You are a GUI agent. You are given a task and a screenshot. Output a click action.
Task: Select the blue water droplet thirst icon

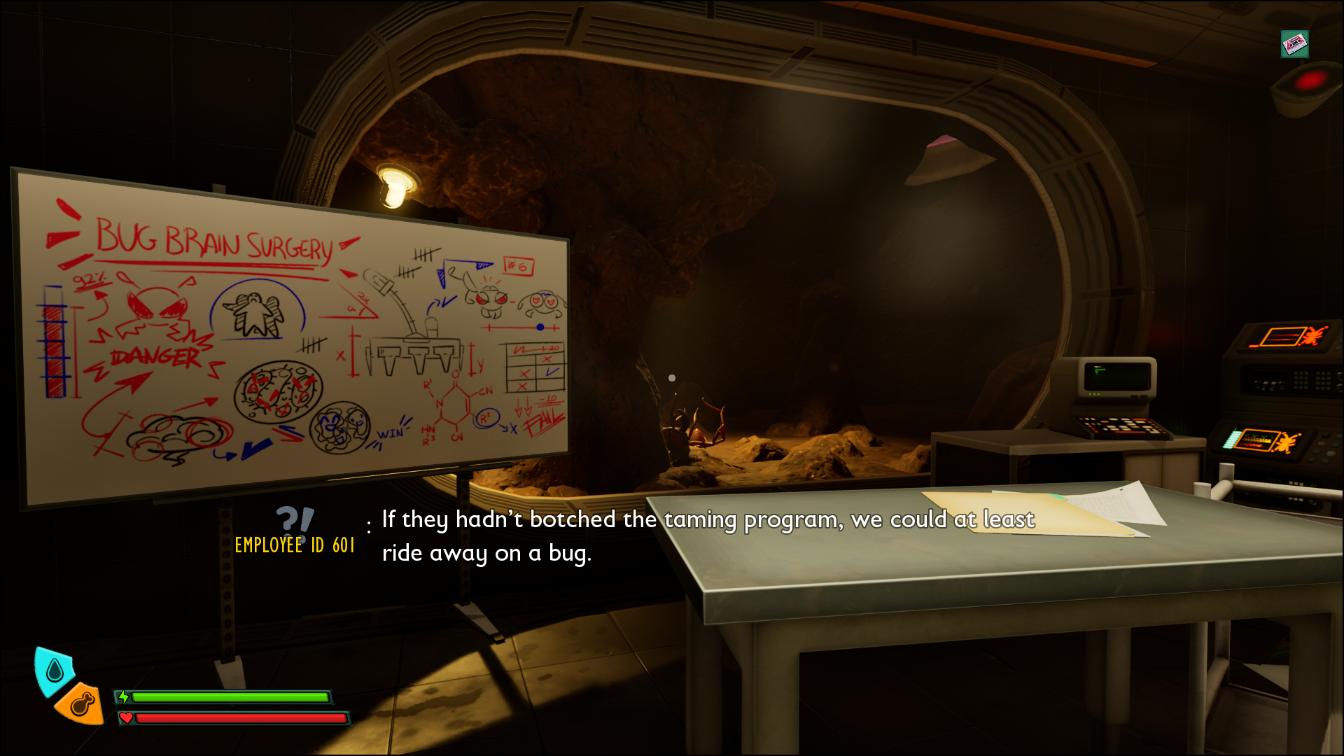(53, 668)
